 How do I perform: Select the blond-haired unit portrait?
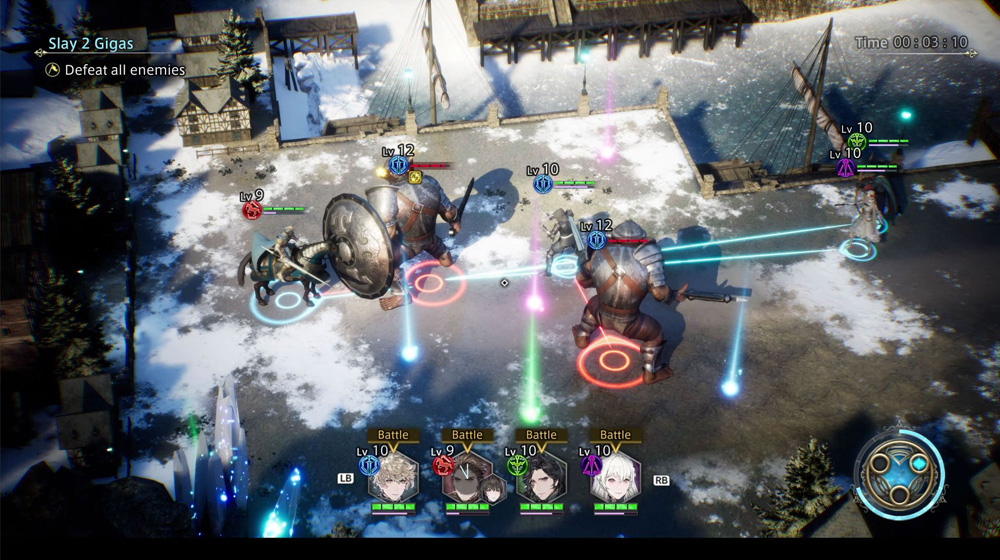point(393,477)
